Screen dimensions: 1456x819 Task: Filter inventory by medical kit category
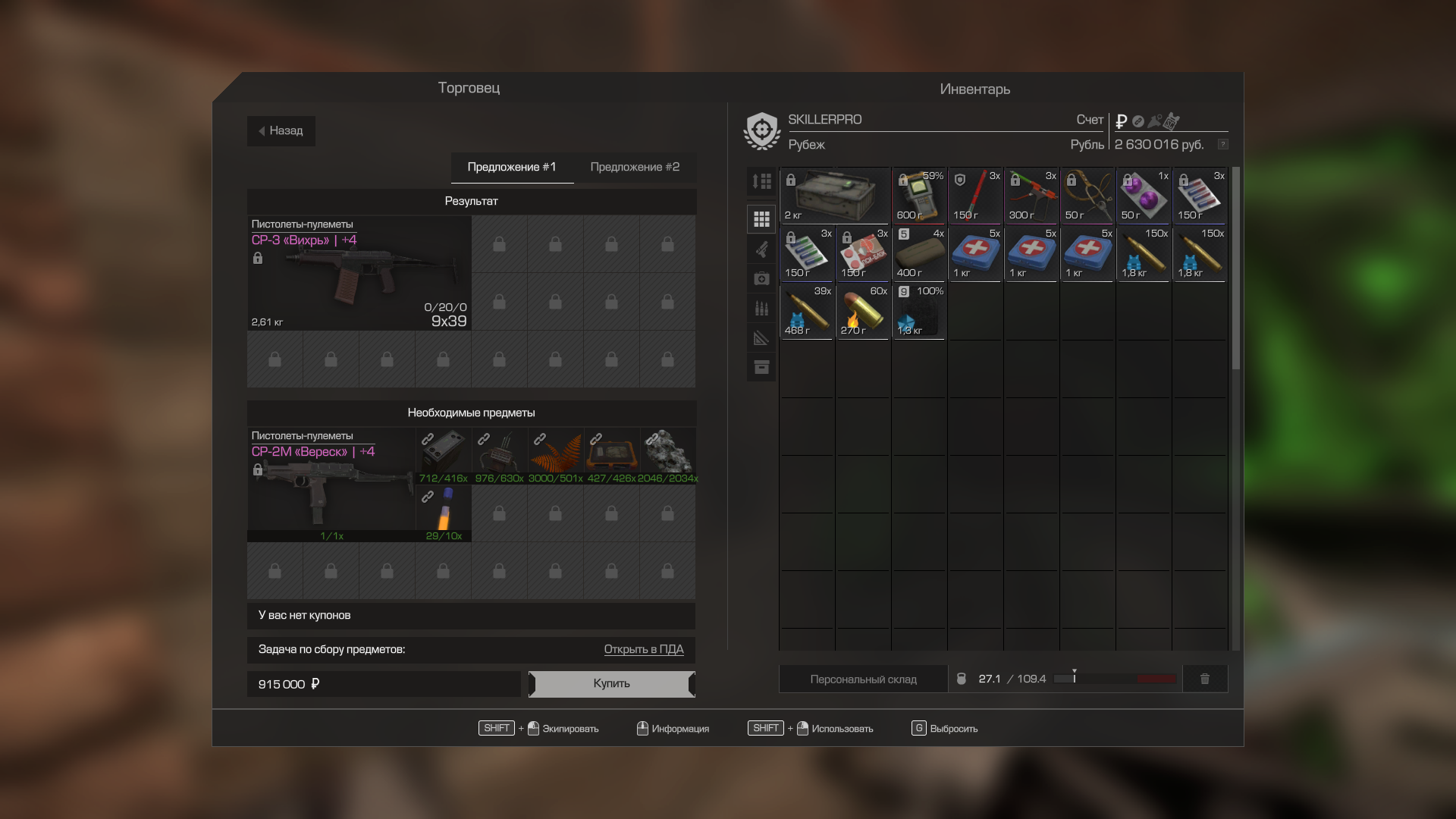(x=761, y=279)
